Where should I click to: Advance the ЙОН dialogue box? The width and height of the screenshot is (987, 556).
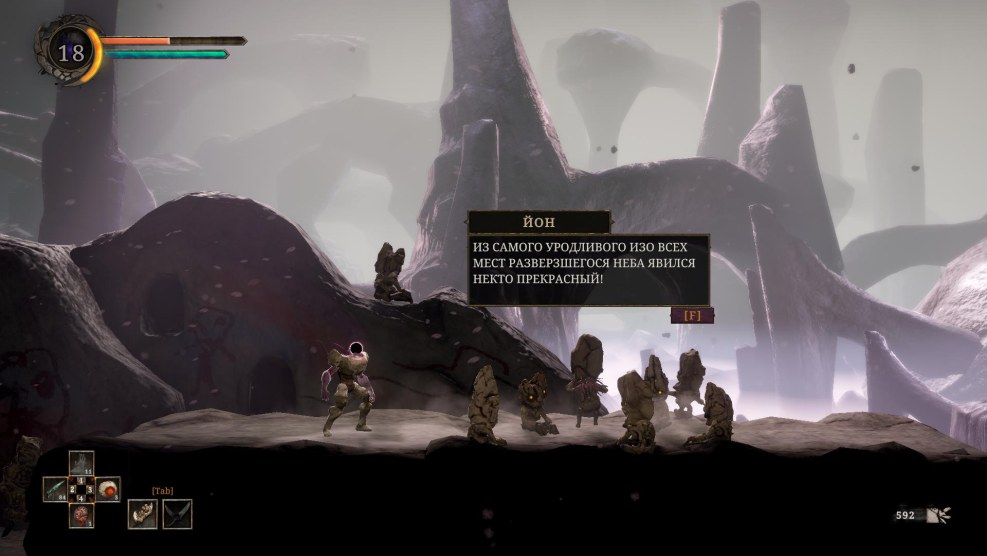pos(692,315)
